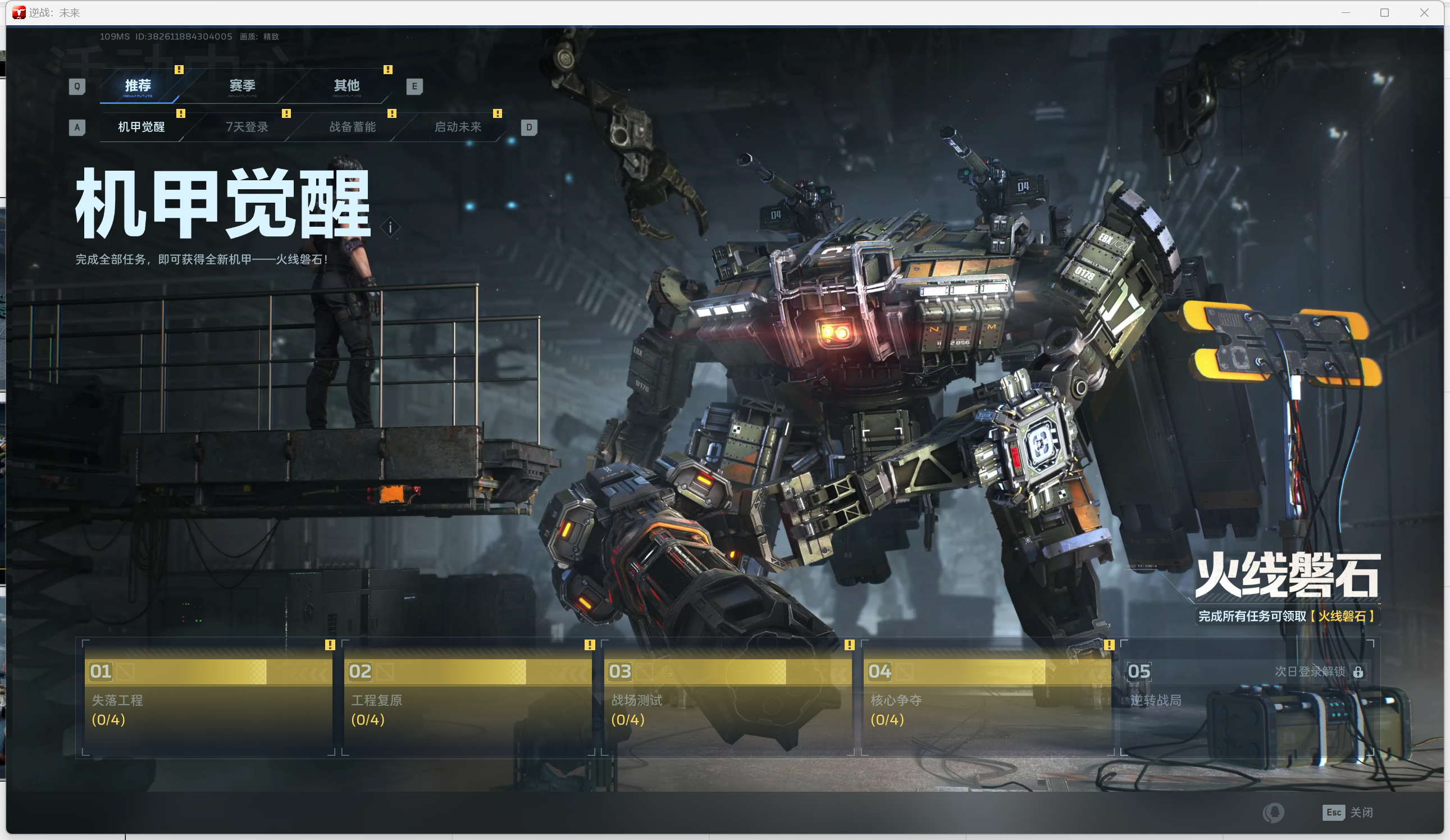Screen dimensions: 1450x840
Task: Click the 关闭 close button
Action: (1348, 812)
